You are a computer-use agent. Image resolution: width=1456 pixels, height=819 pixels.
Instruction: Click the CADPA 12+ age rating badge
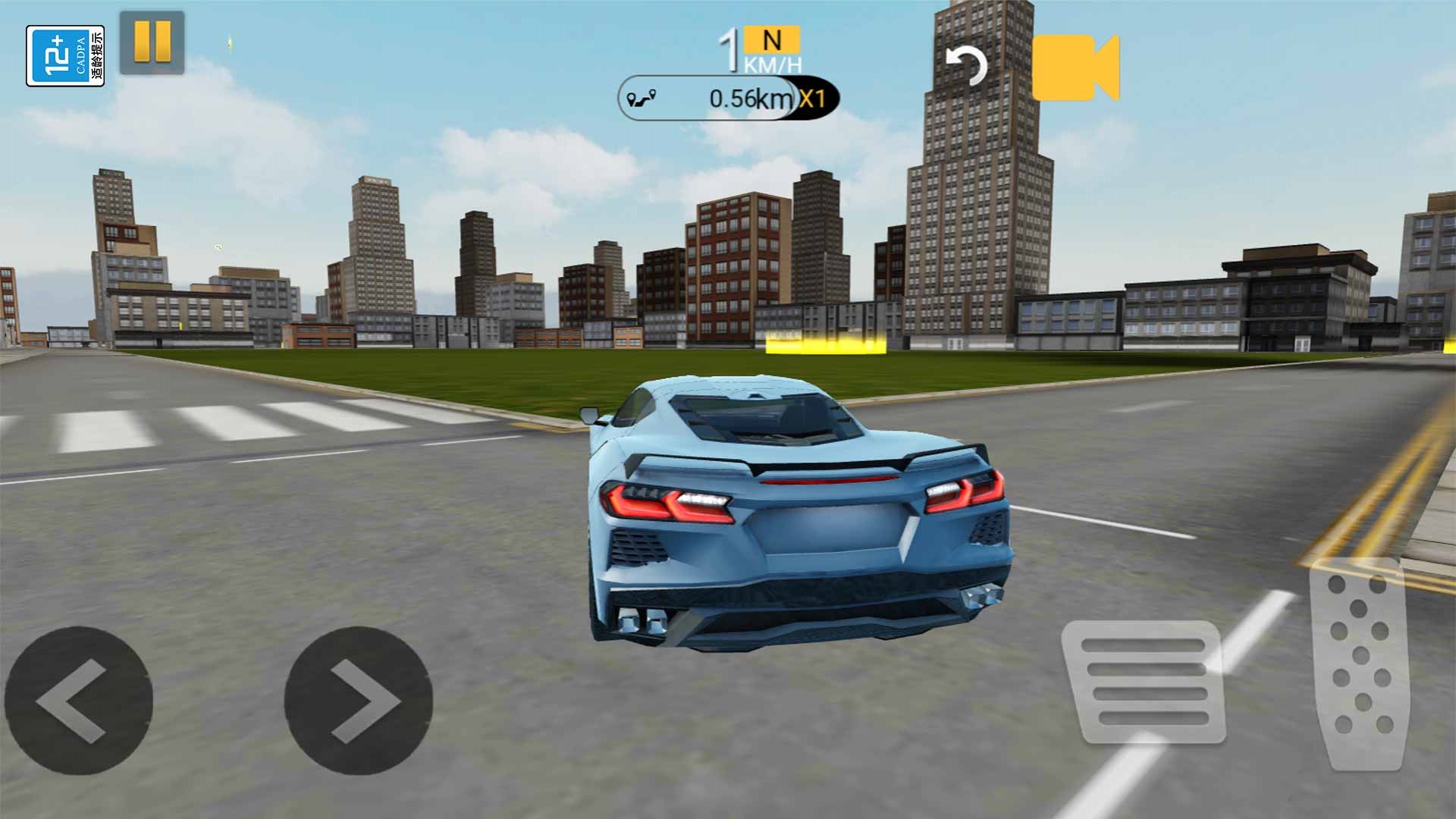click(65, 56)
